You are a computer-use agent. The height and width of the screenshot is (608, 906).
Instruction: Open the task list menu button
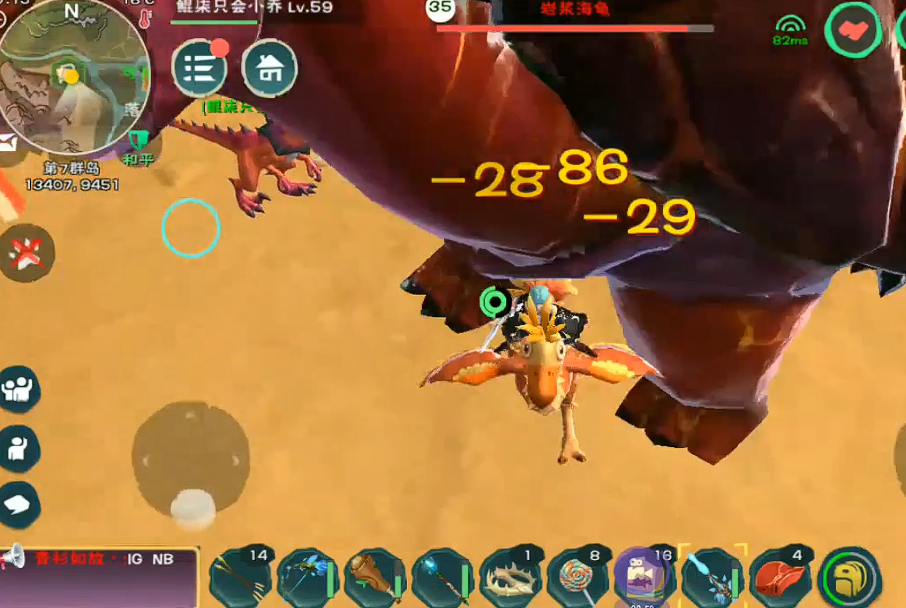[x=200, y=68]
